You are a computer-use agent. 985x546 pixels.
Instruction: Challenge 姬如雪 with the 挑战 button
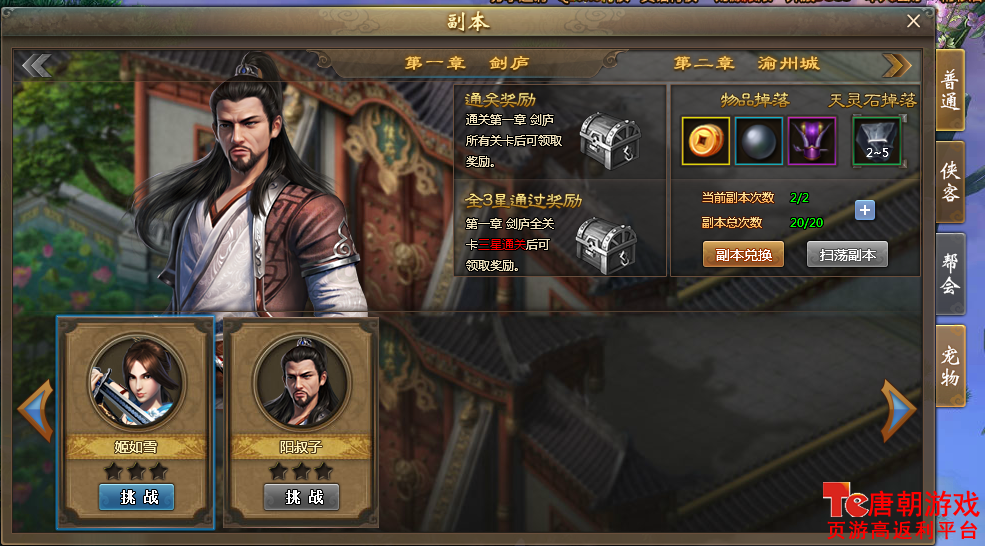137,497
